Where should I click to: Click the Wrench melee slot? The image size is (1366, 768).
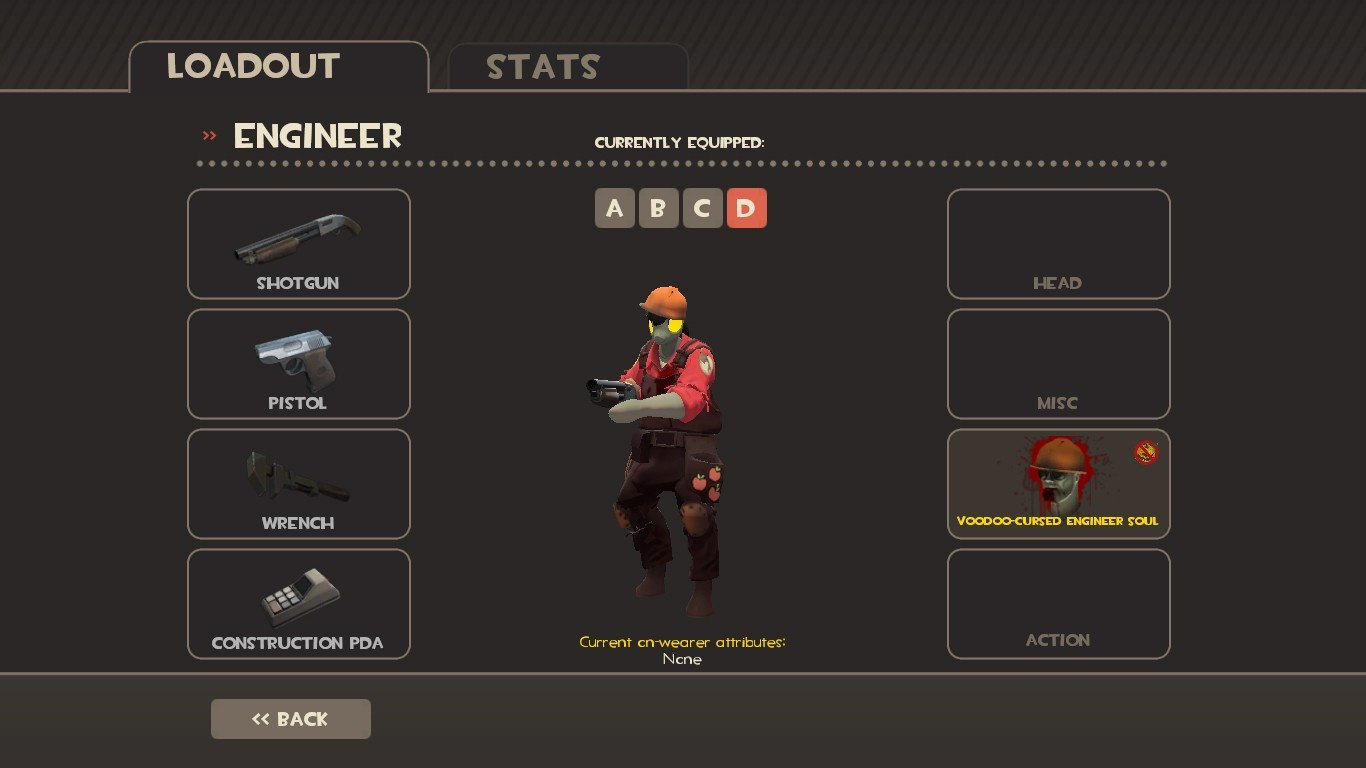coord(299,484)
